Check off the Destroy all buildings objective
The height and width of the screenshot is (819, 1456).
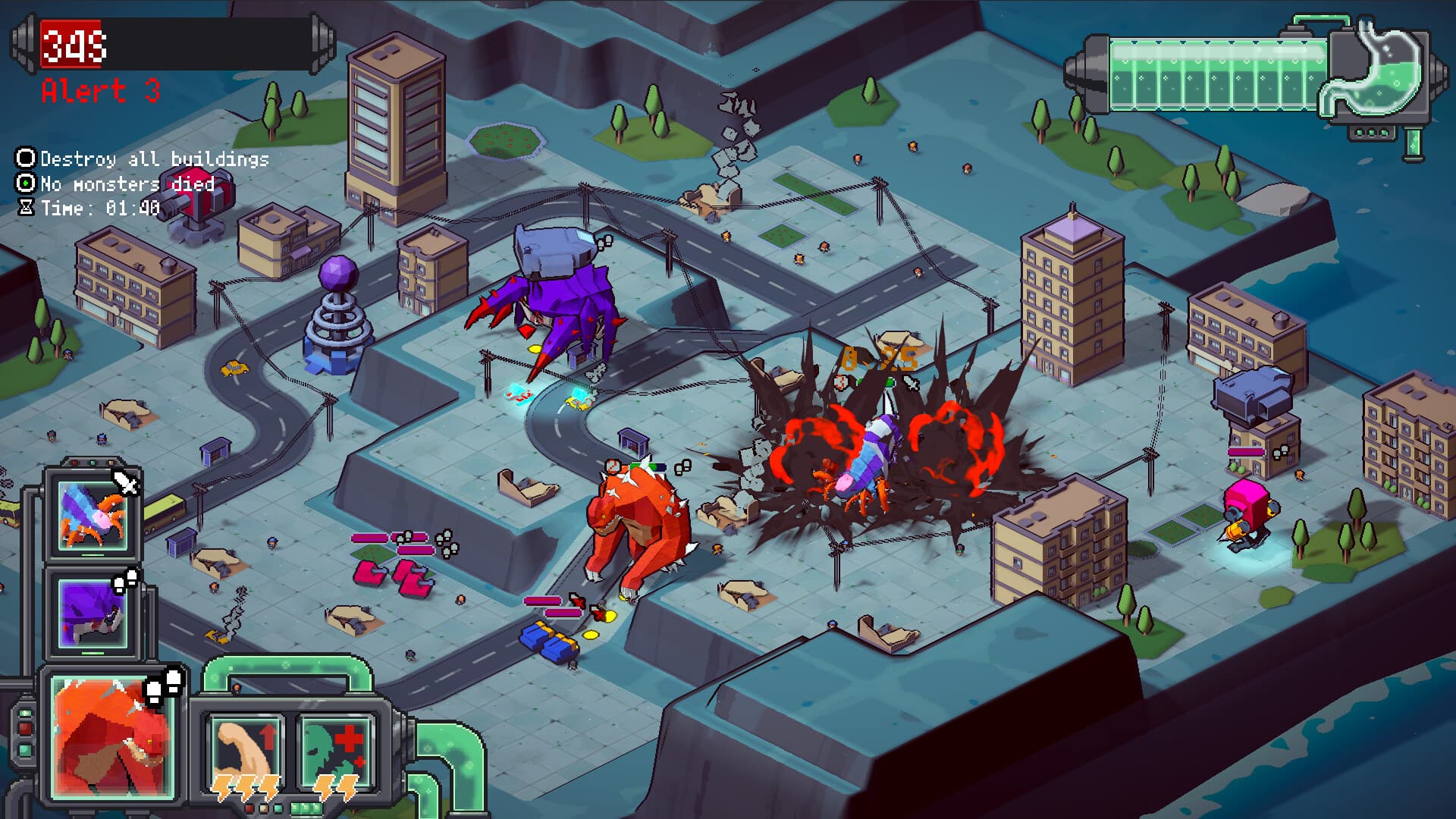(25, 159)
